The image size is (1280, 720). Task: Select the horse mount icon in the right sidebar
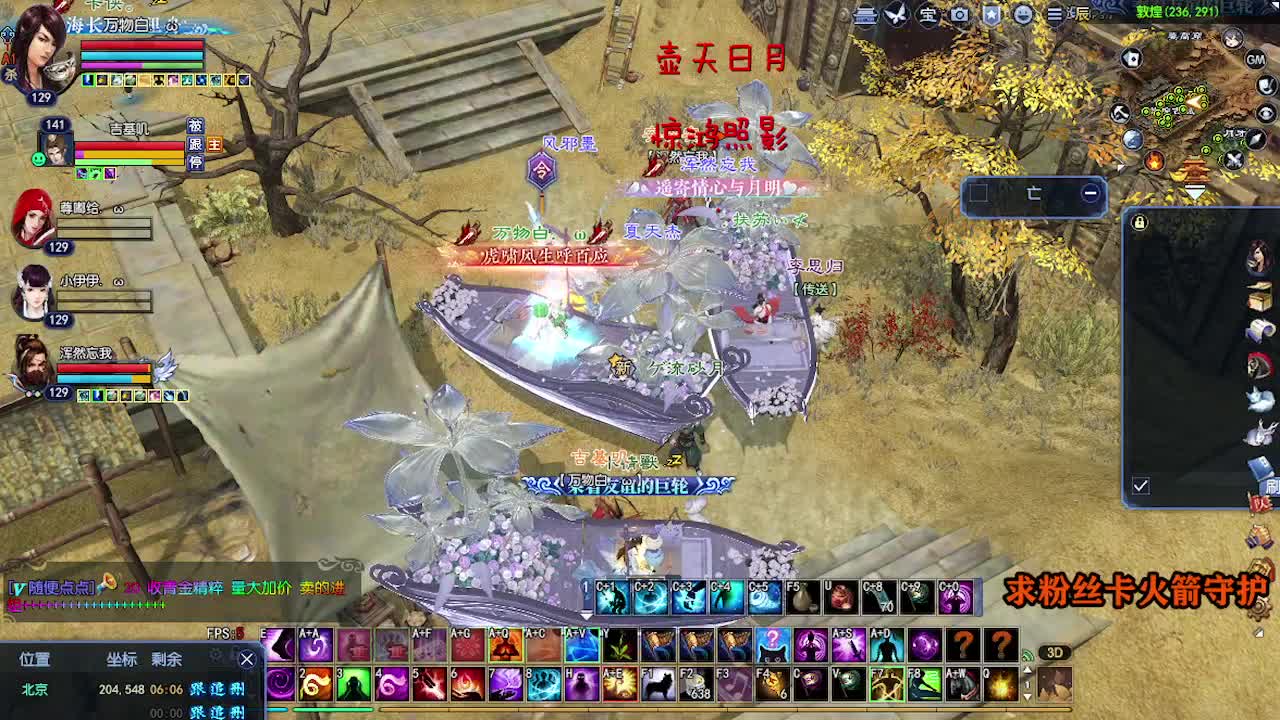[1258, 365]
